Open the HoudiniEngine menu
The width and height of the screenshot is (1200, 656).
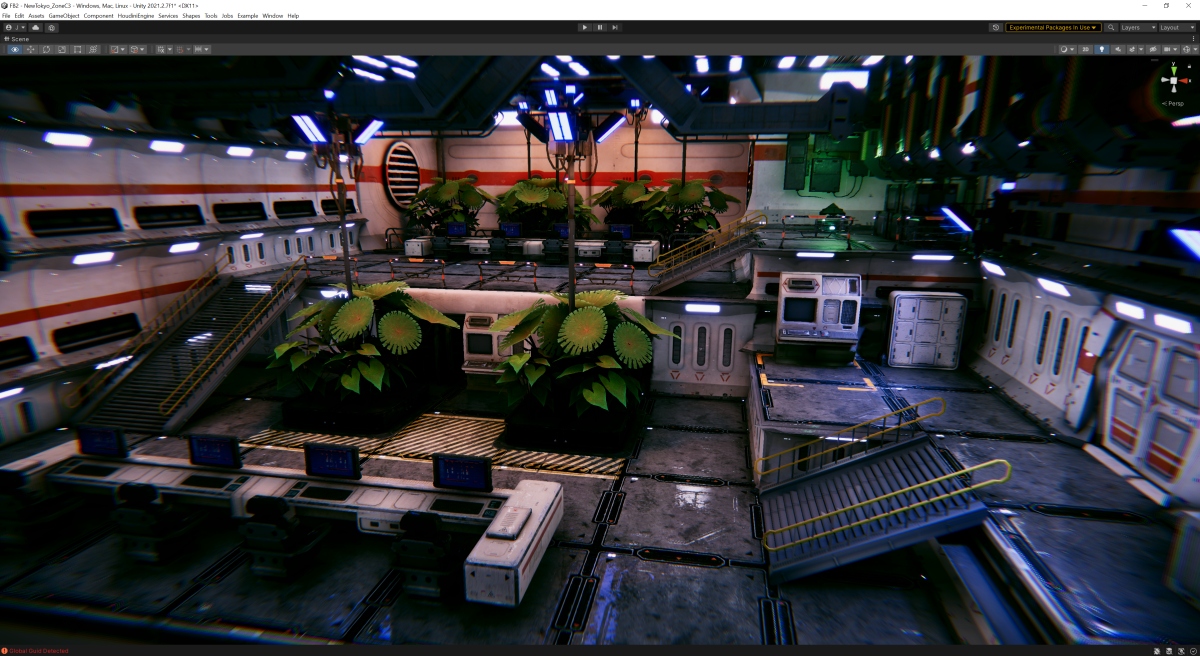(135, 16)
